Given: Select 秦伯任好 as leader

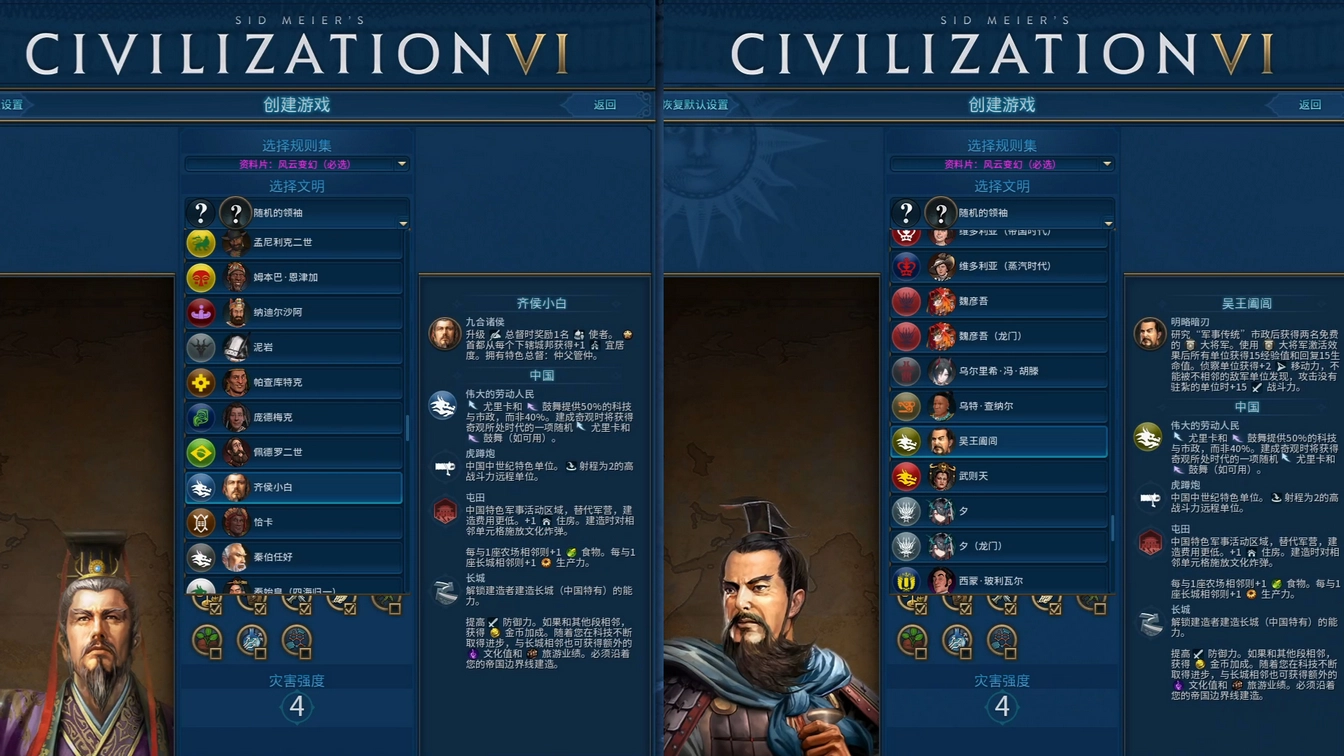Looking at the screenshot, I should (294, 557).
